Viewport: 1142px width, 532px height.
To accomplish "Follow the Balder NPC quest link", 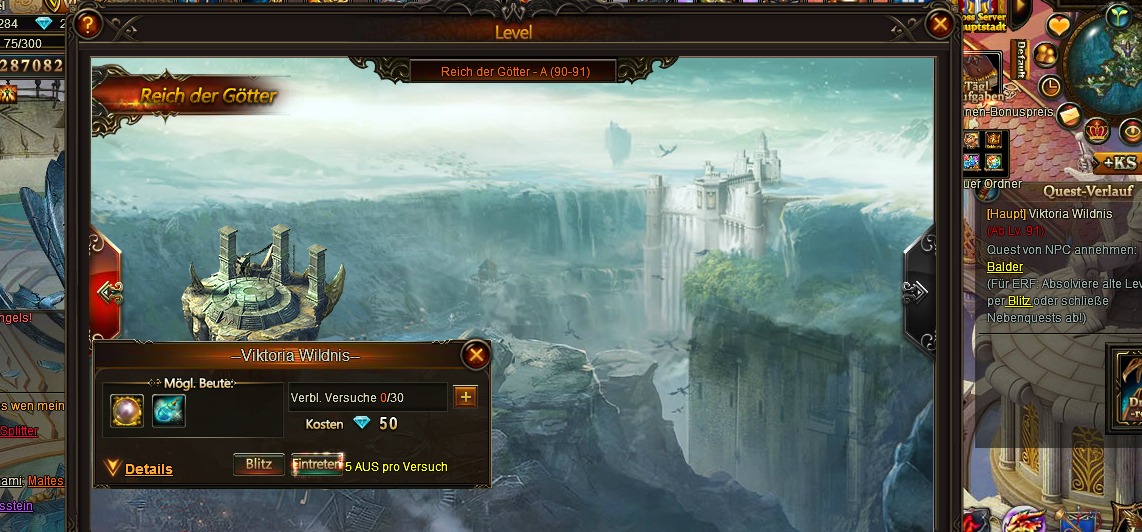I will pos(1004,267).
